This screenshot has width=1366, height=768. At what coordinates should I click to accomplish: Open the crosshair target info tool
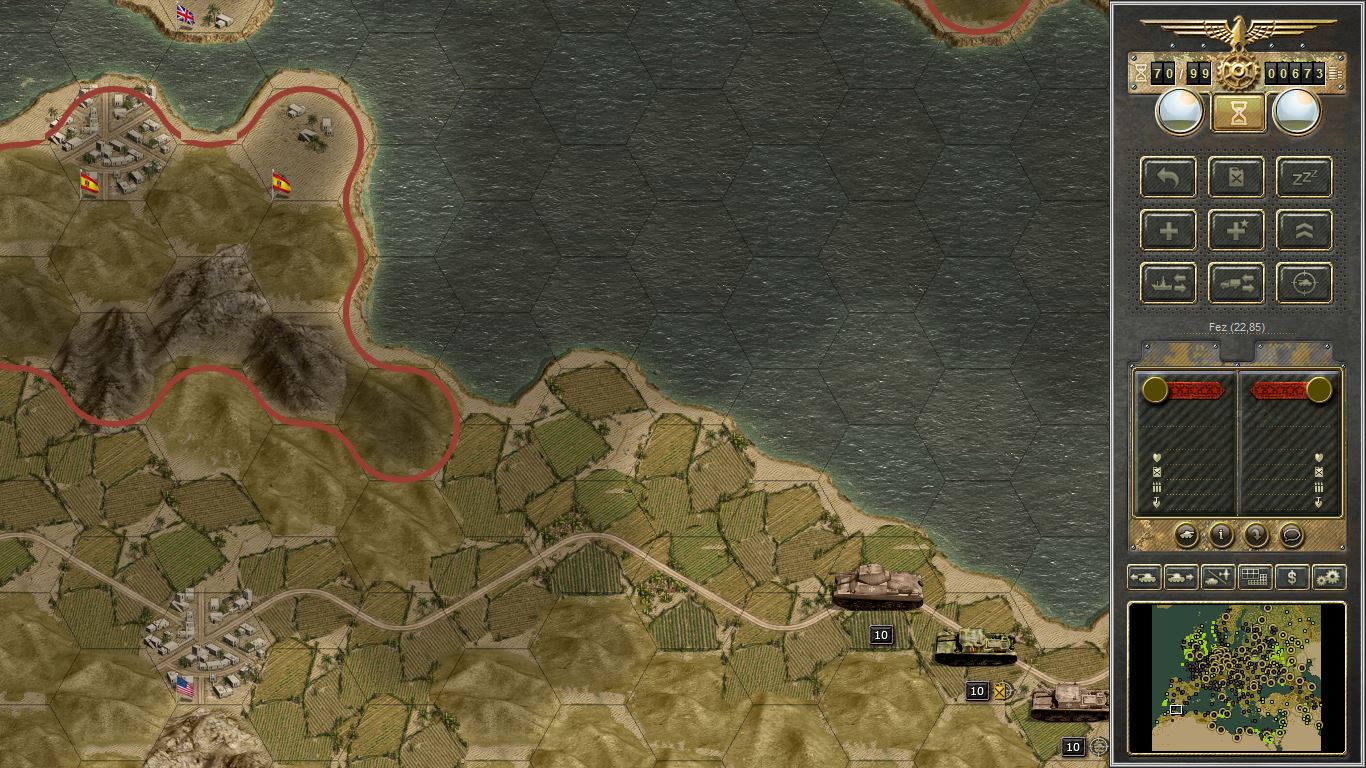(x=1303, y=283)
